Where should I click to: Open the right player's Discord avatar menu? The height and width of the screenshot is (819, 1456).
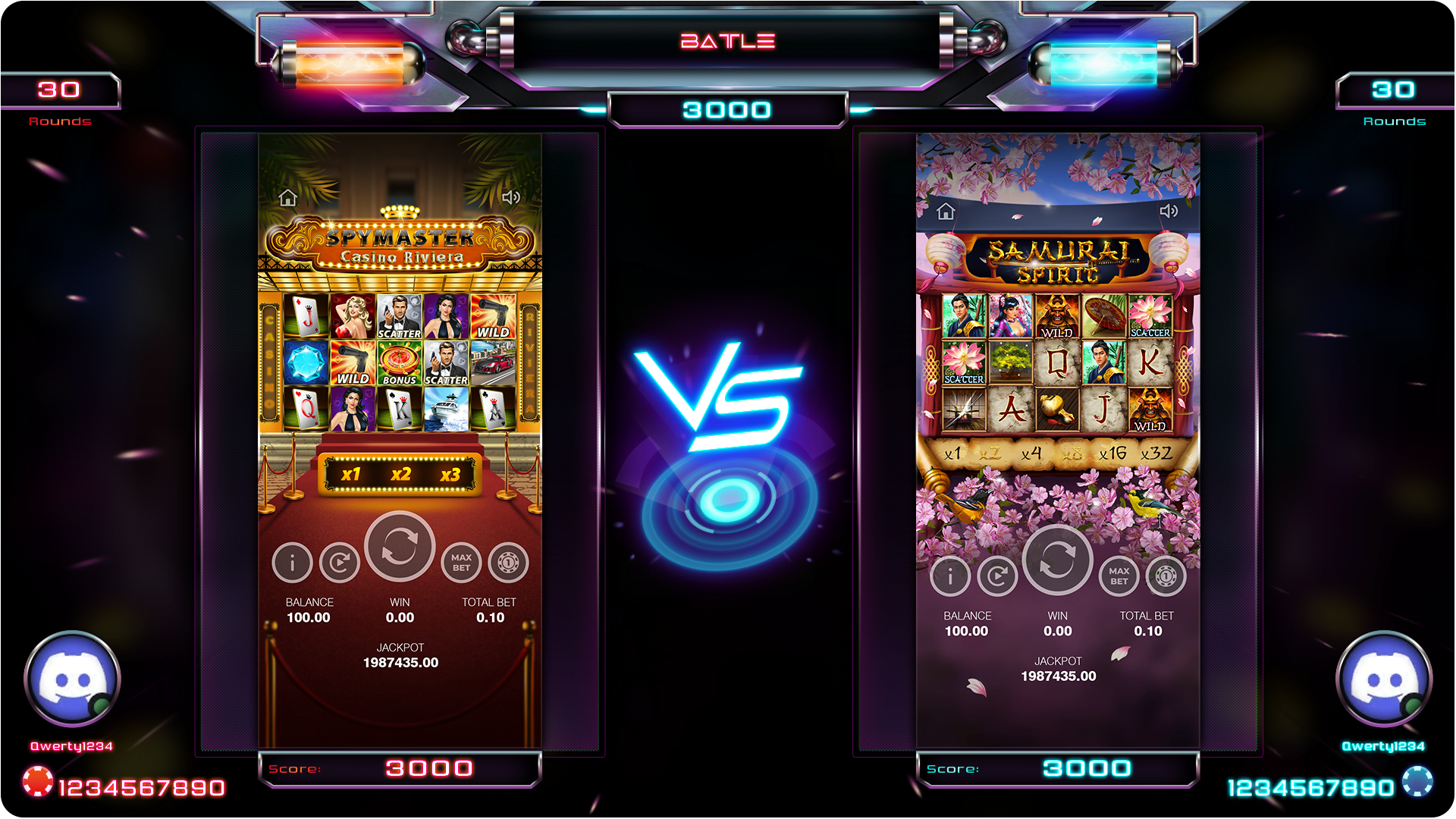point(1385,680)
